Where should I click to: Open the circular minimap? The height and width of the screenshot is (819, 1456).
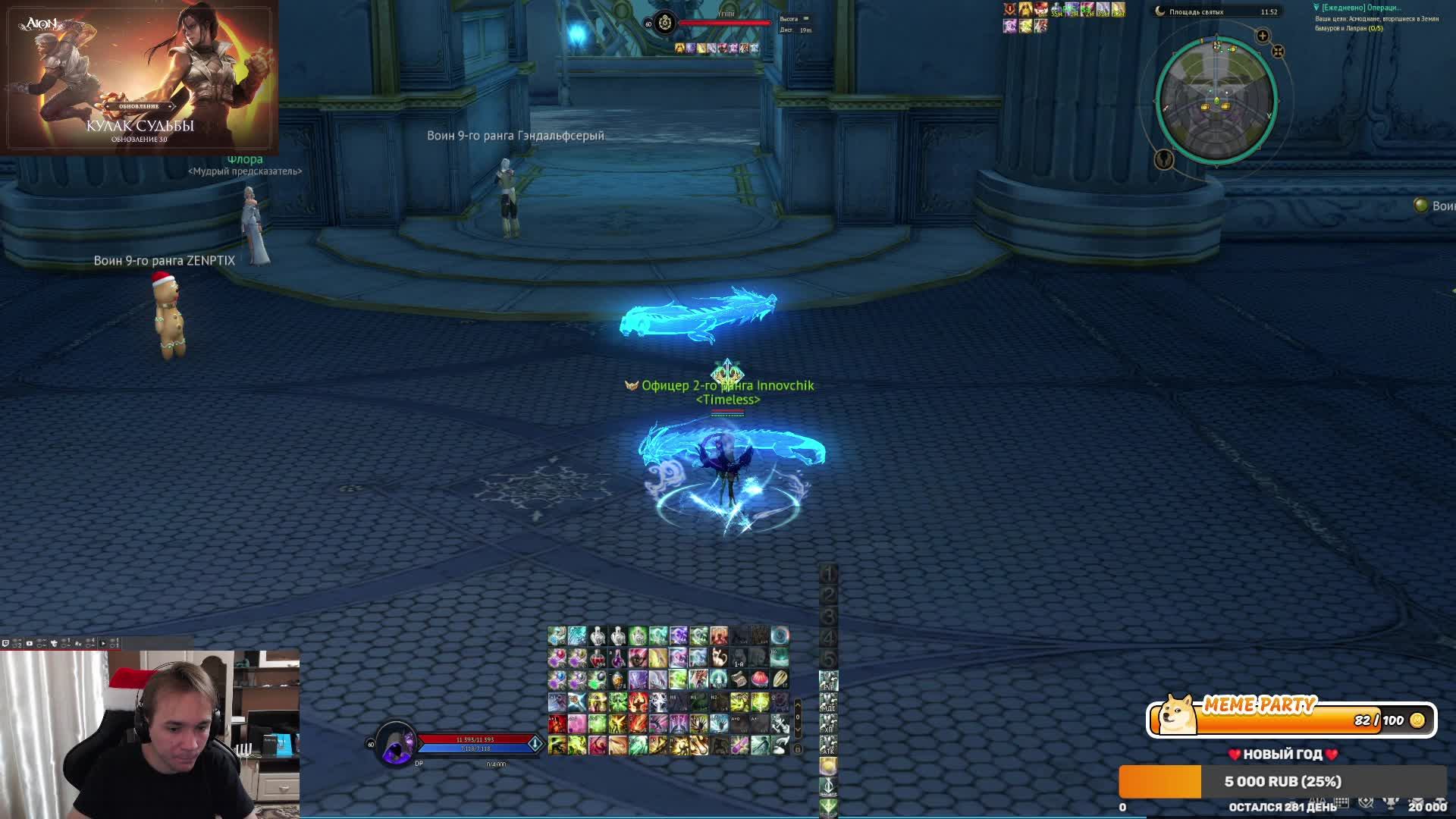pos(1216,100)
